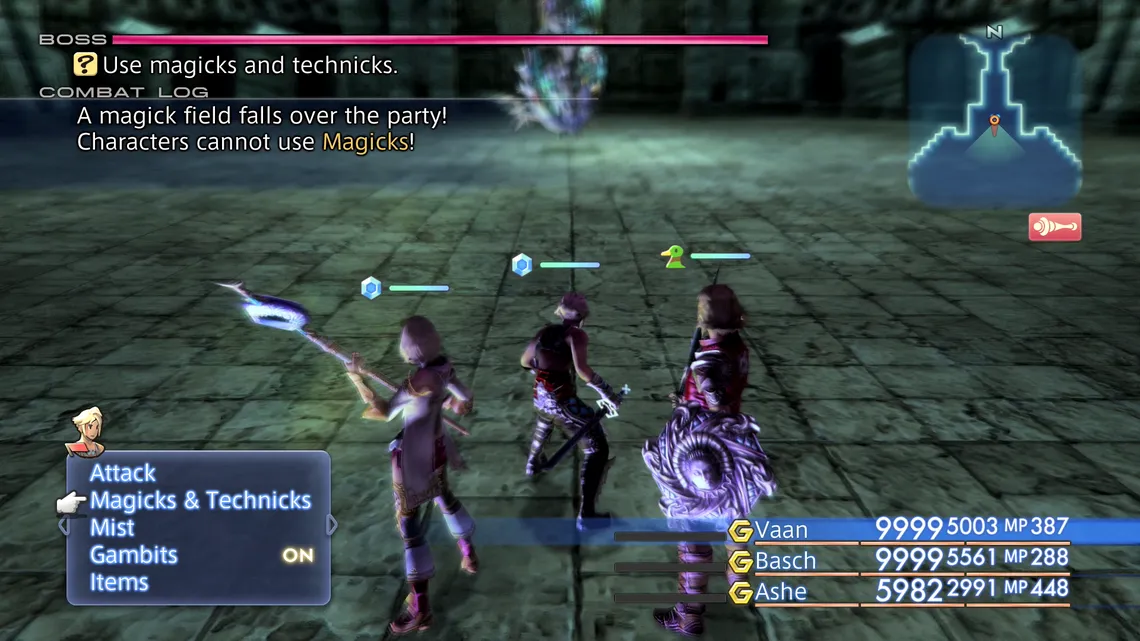Click the red horn icon below the minimap
The height and width of the screenshot is (641, 1140).
tap(1054, 227)
